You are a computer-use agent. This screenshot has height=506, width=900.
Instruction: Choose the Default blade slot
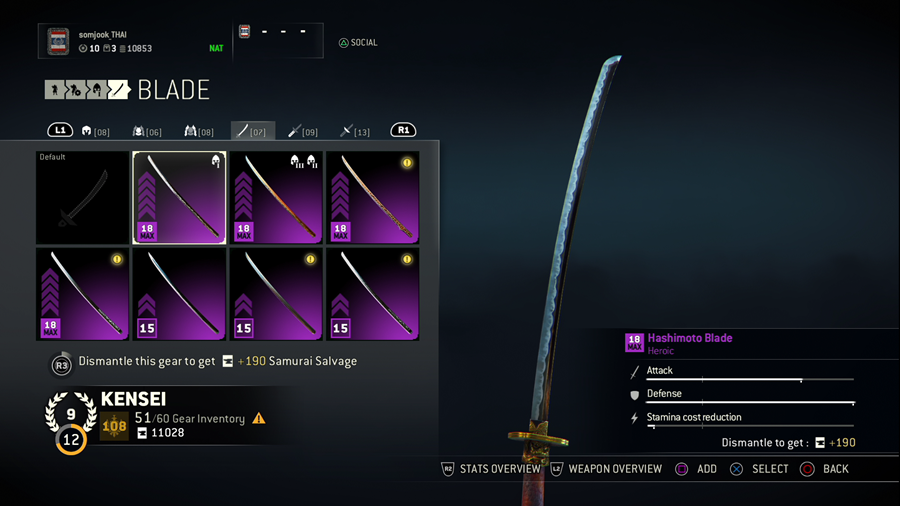click(82, 198)
